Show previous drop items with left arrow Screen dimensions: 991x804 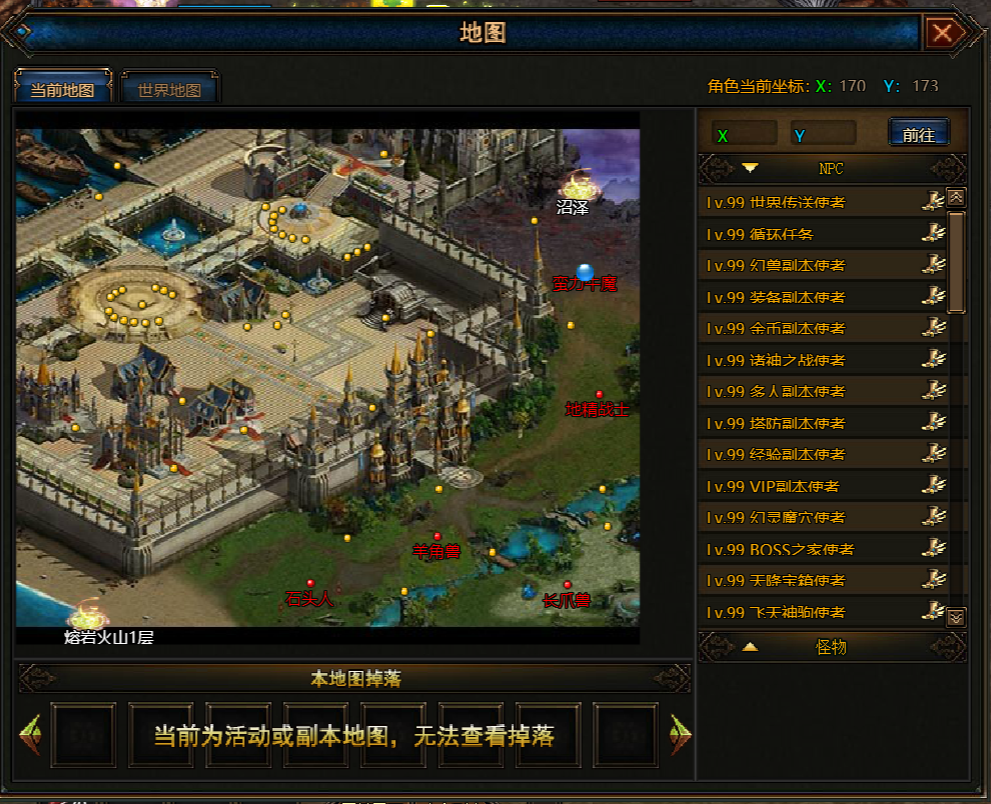click(30, 735)
